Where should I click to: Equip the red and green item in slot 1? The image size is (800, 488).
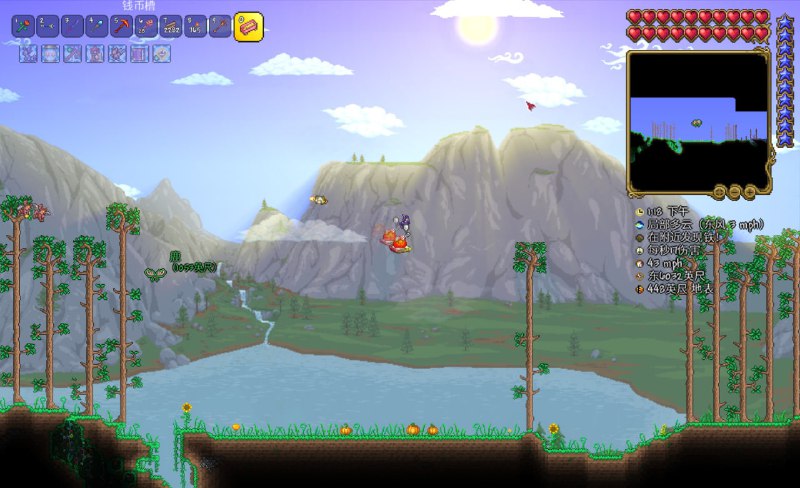pyautogui.click(x=23, y=27)
